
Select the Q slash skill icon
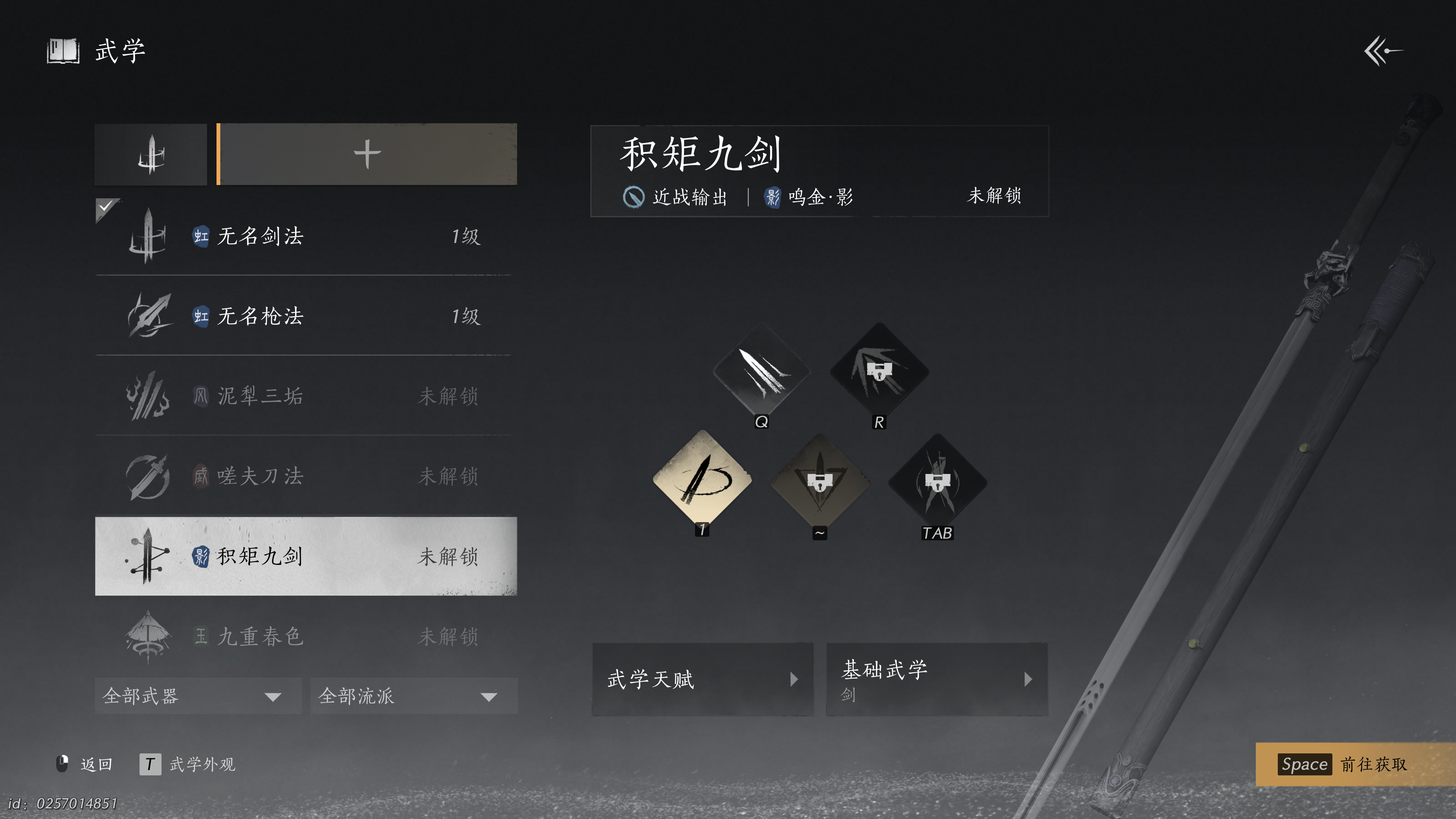[x=762, y=372]
